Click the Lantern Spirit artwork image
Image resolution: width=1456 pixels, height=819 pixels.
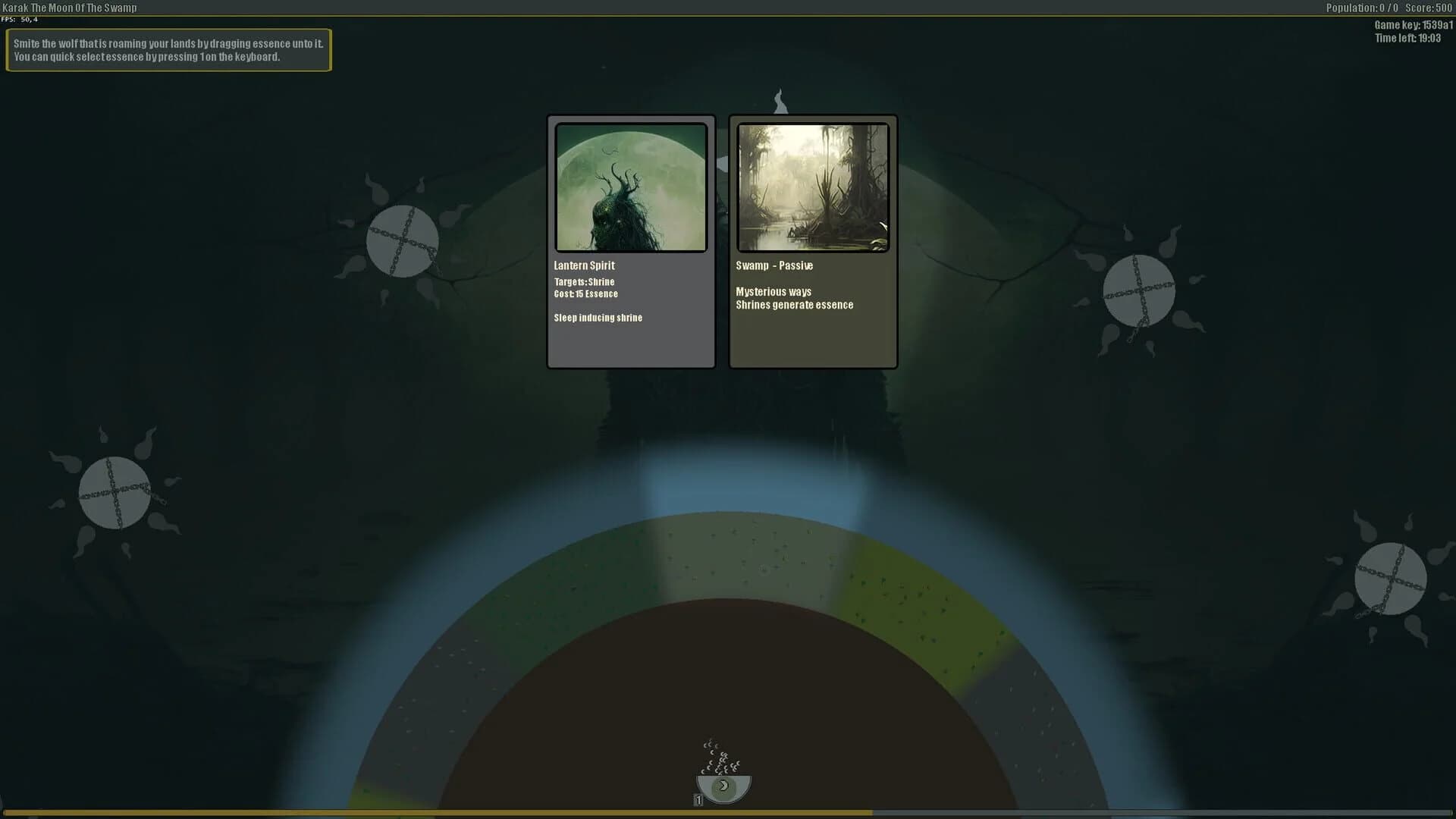pos(631,188)
